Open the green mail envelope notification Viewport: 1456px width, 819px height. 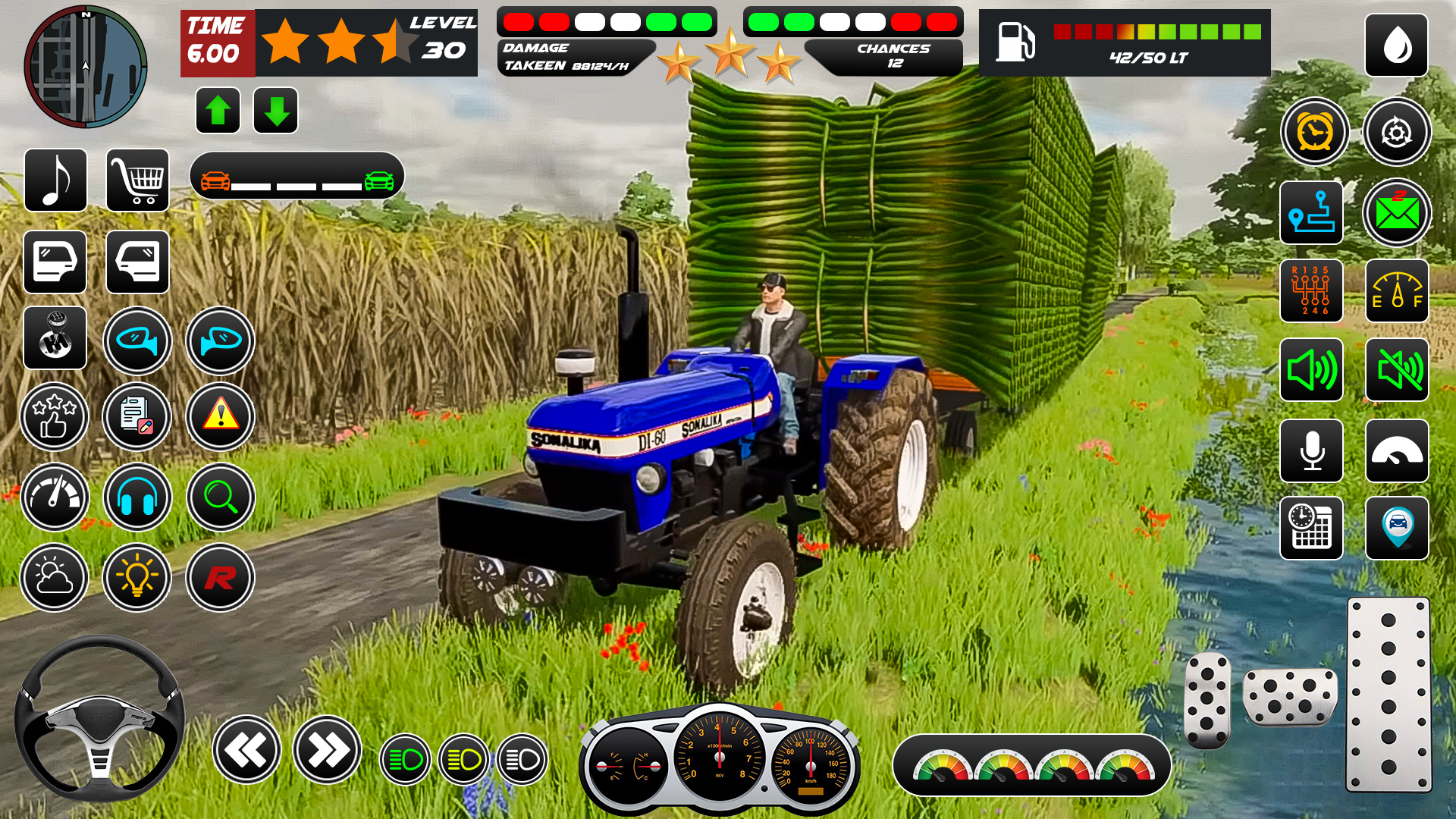click(x=1396, y=213)
